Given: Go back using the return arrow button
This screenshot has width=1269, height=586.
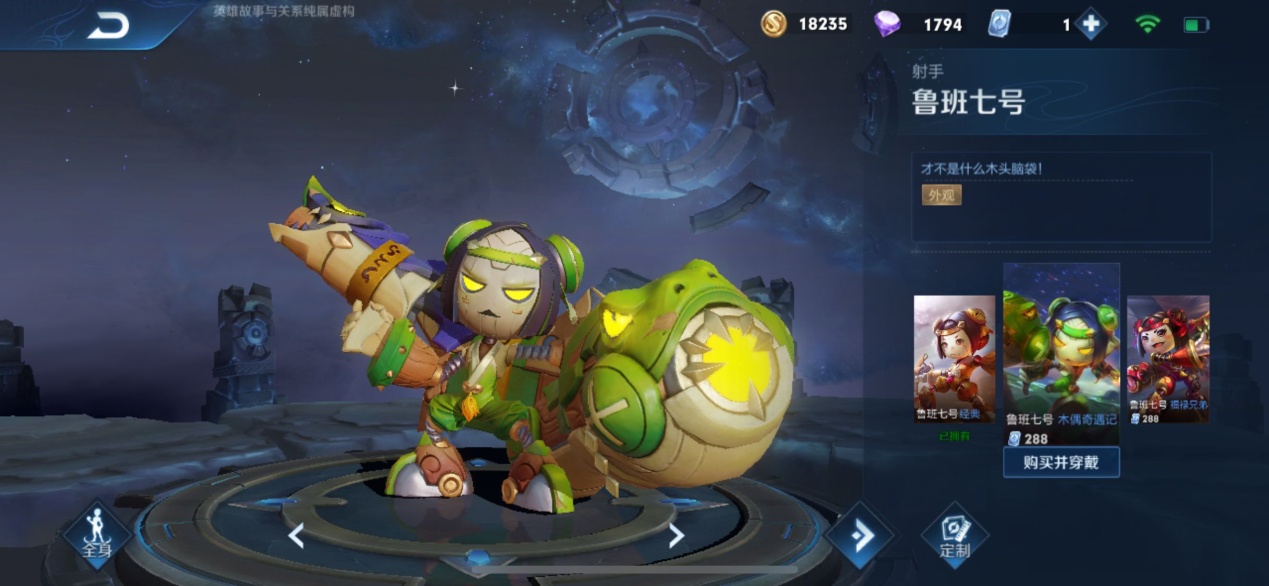Looking at the screenshot, I should (108, 26).
